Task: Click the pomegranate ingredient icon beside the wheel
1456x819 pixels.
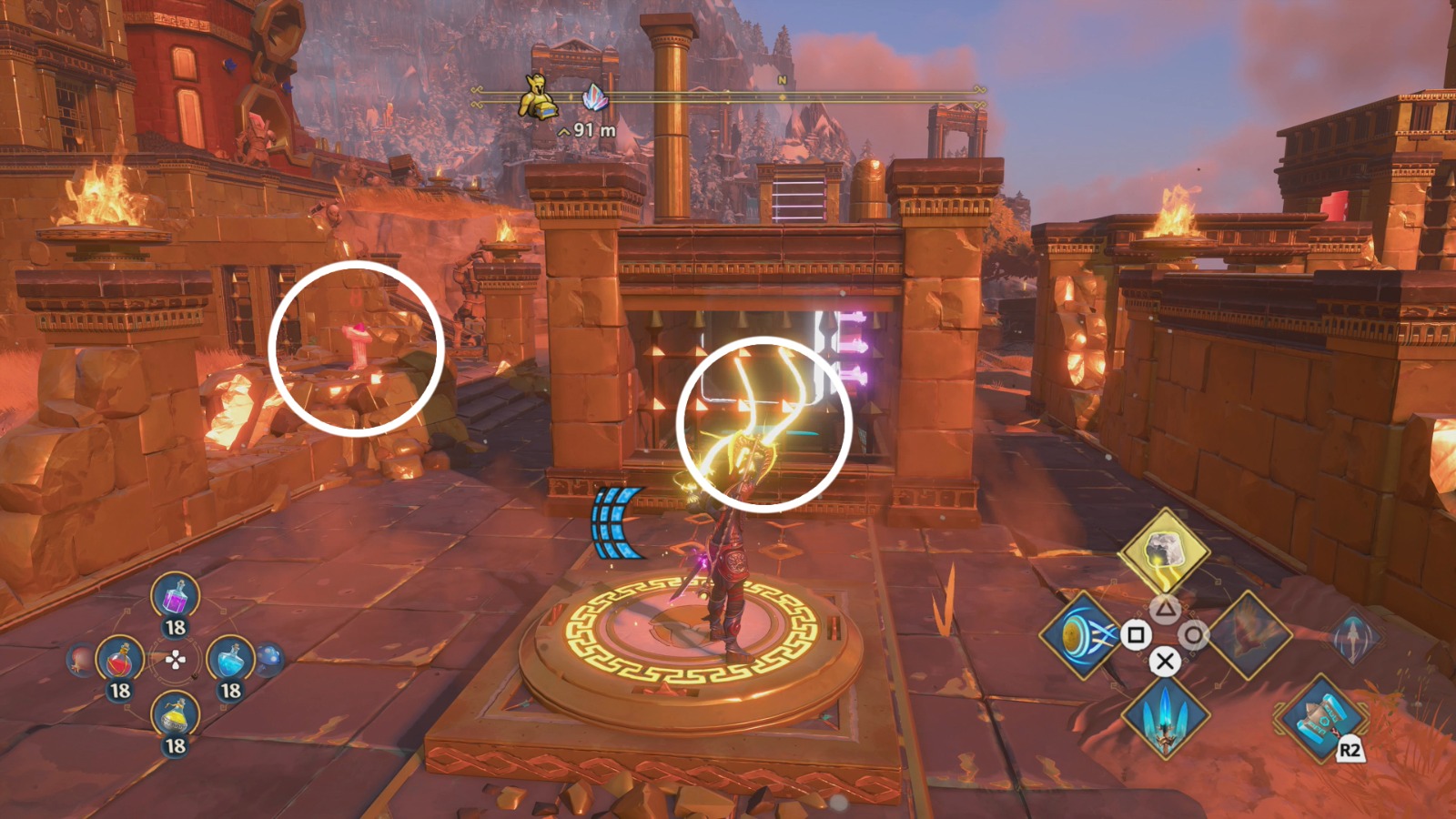Action: pos(79,659)
